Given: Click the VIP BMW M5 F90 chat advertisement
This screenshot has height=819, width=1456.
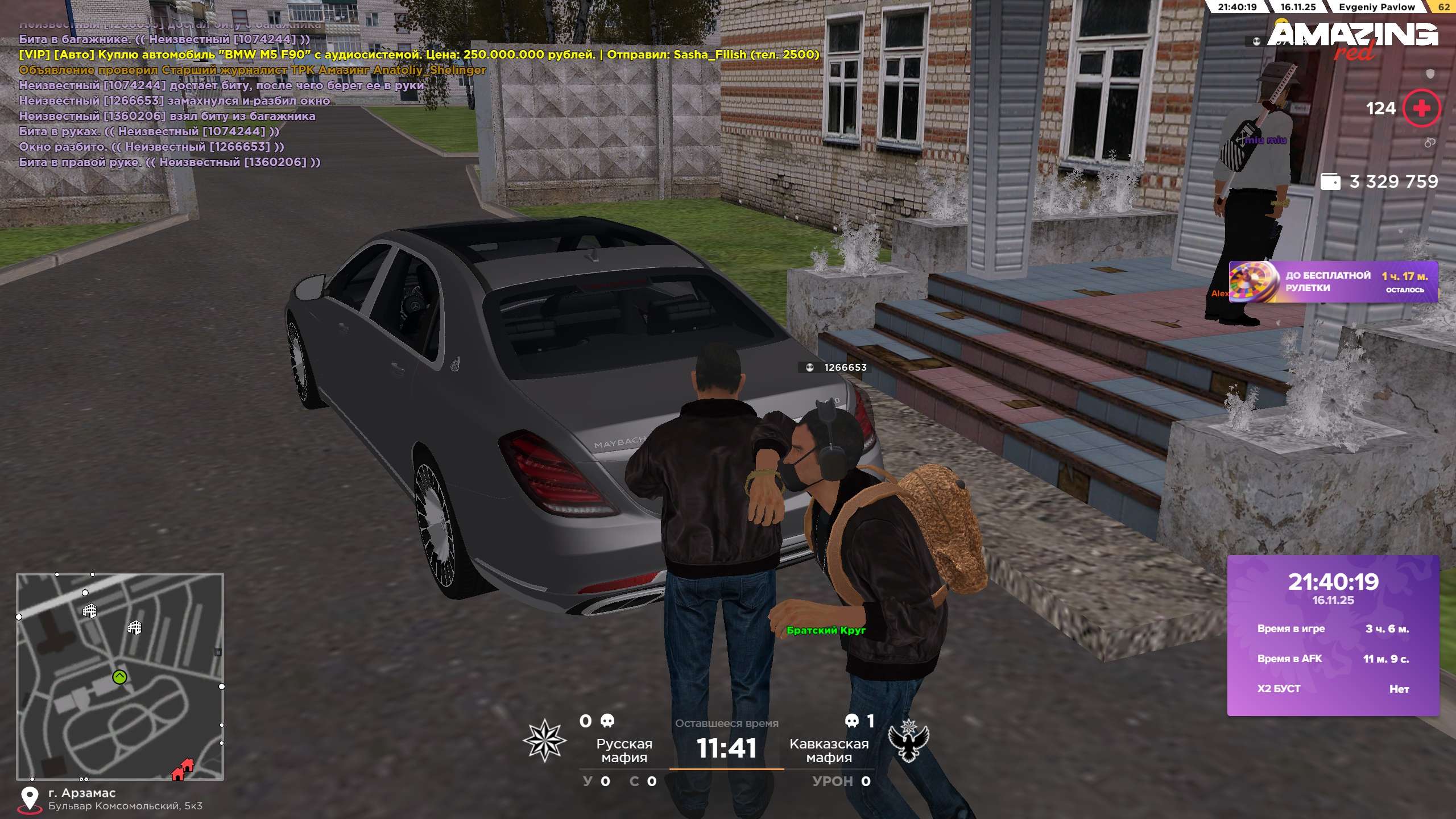Looking at the screenshot, I should tap(419, 55).
